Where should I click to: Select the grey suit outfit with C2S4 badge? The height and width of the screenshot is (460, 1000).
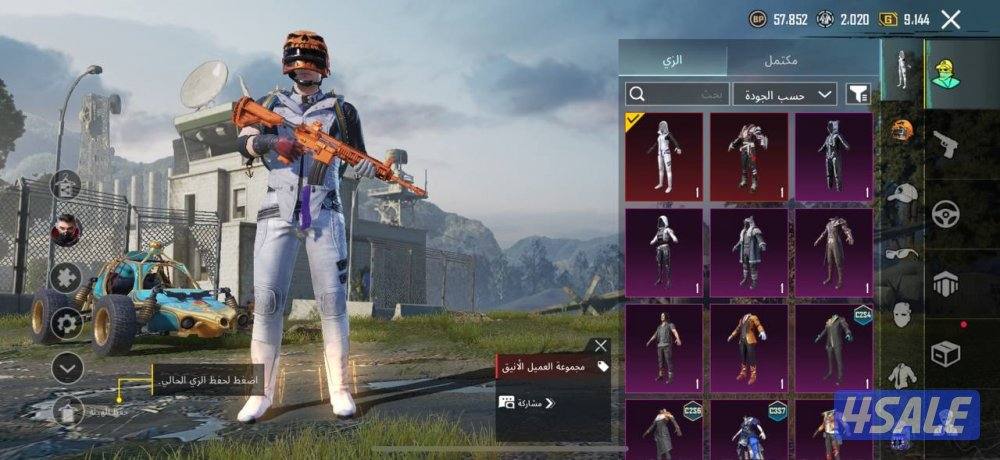[833, 349]
